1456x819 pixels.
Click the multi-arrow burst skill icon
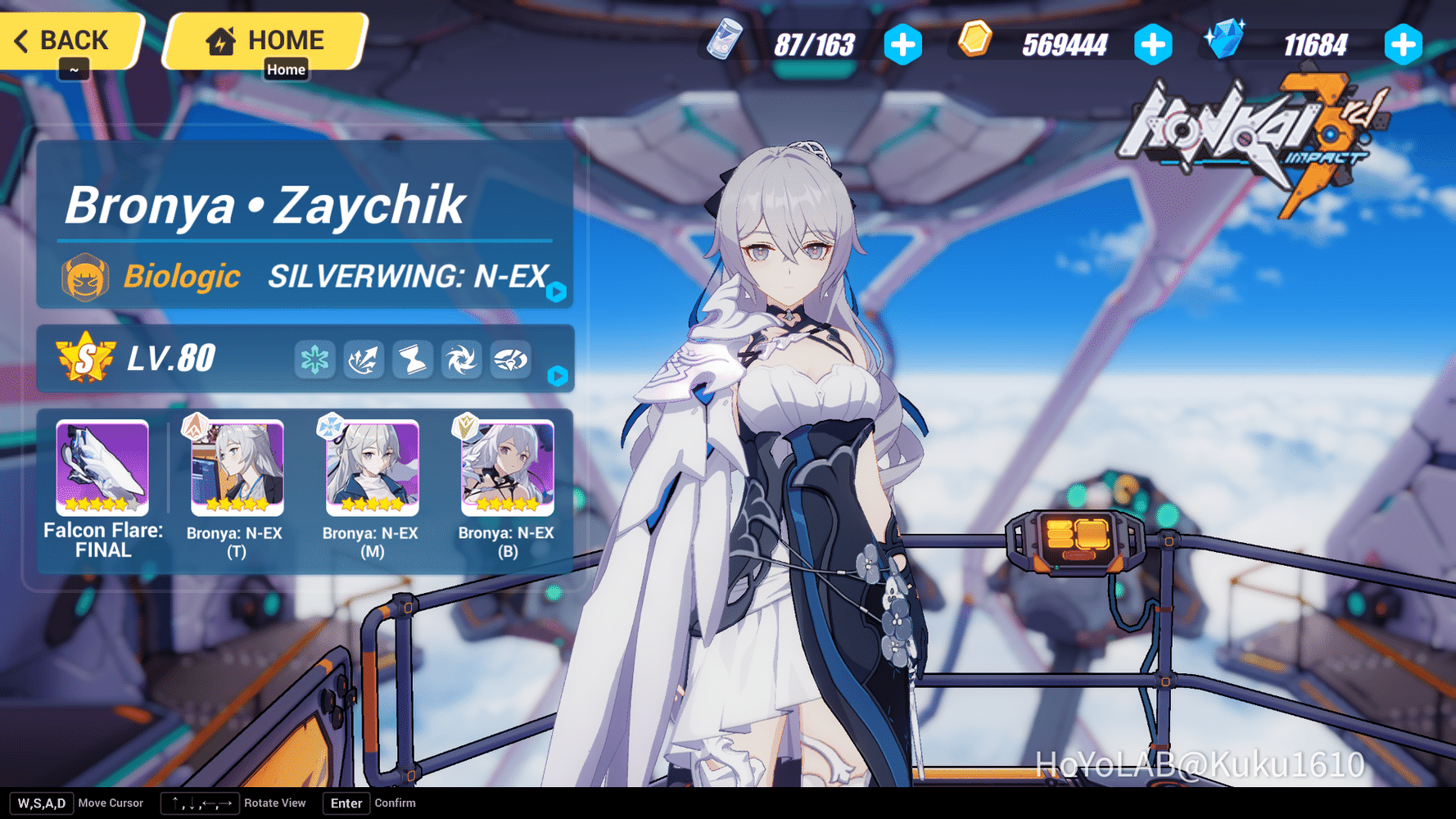(363, 359)
